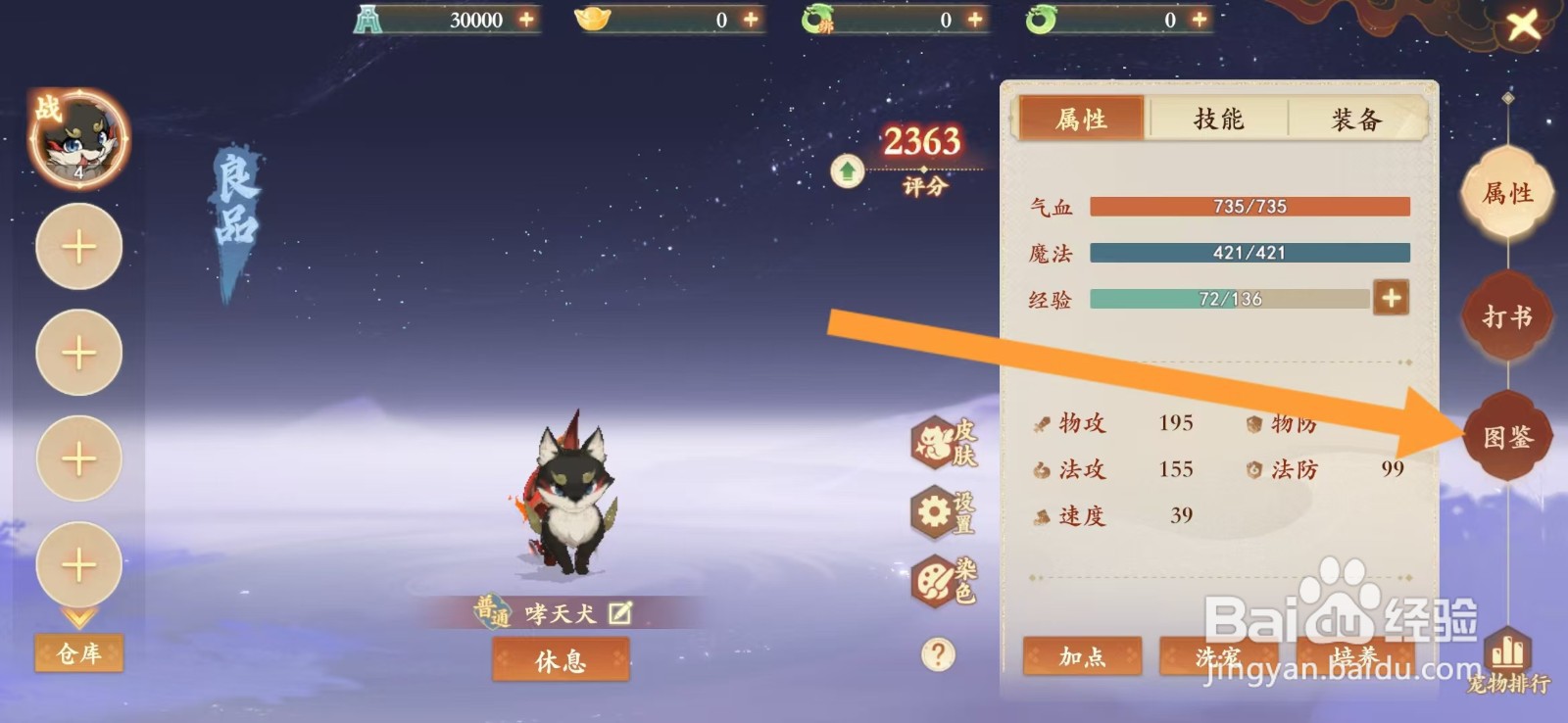Switch to the 装备 tab
The width and height of the screenshot is (1568, 723).
coord(1355,119)
